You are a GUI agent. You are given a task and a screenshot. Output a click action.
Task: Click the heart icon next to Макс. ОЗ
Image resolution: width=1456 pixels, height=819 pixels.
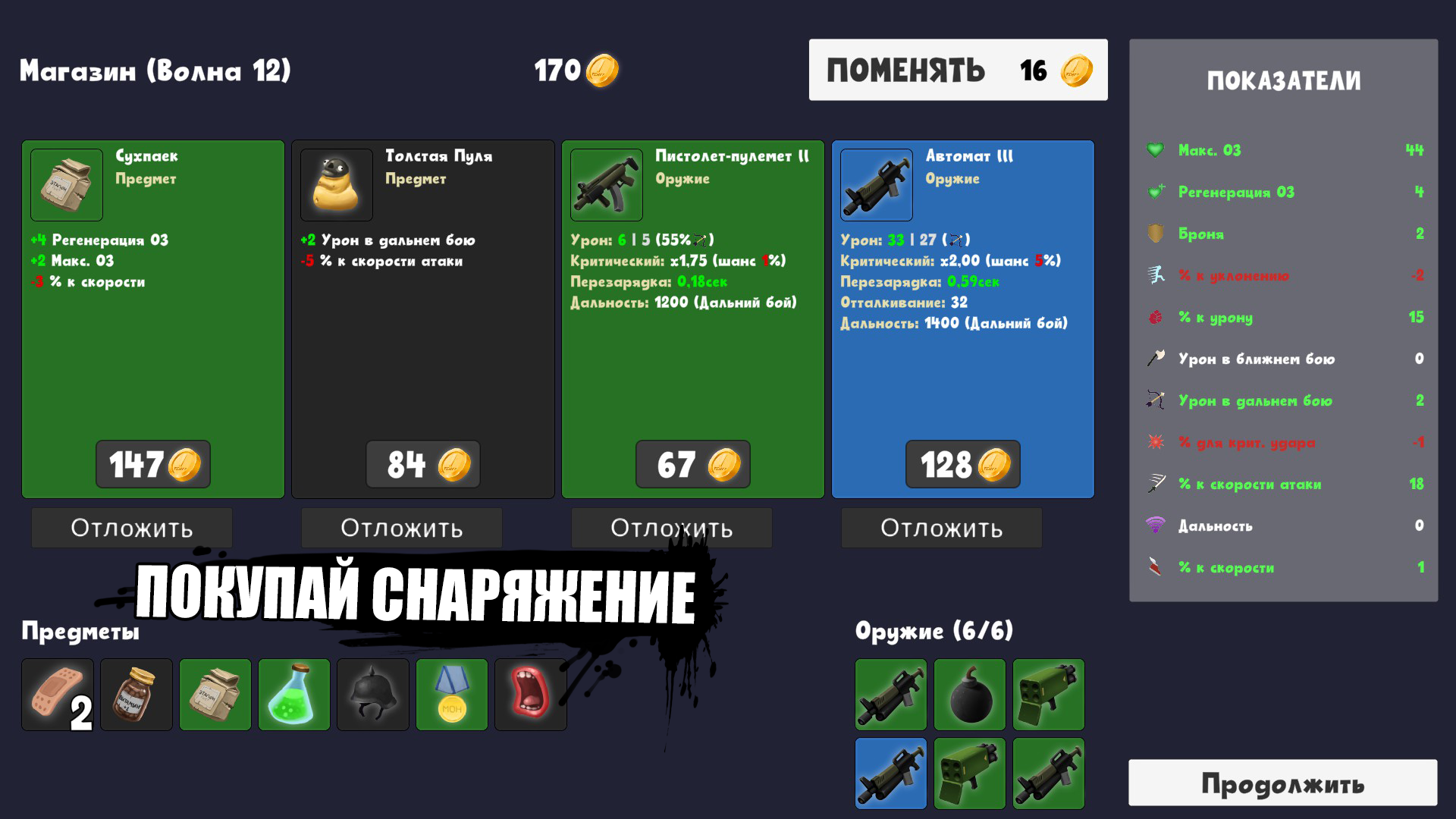click(1155, 150)
